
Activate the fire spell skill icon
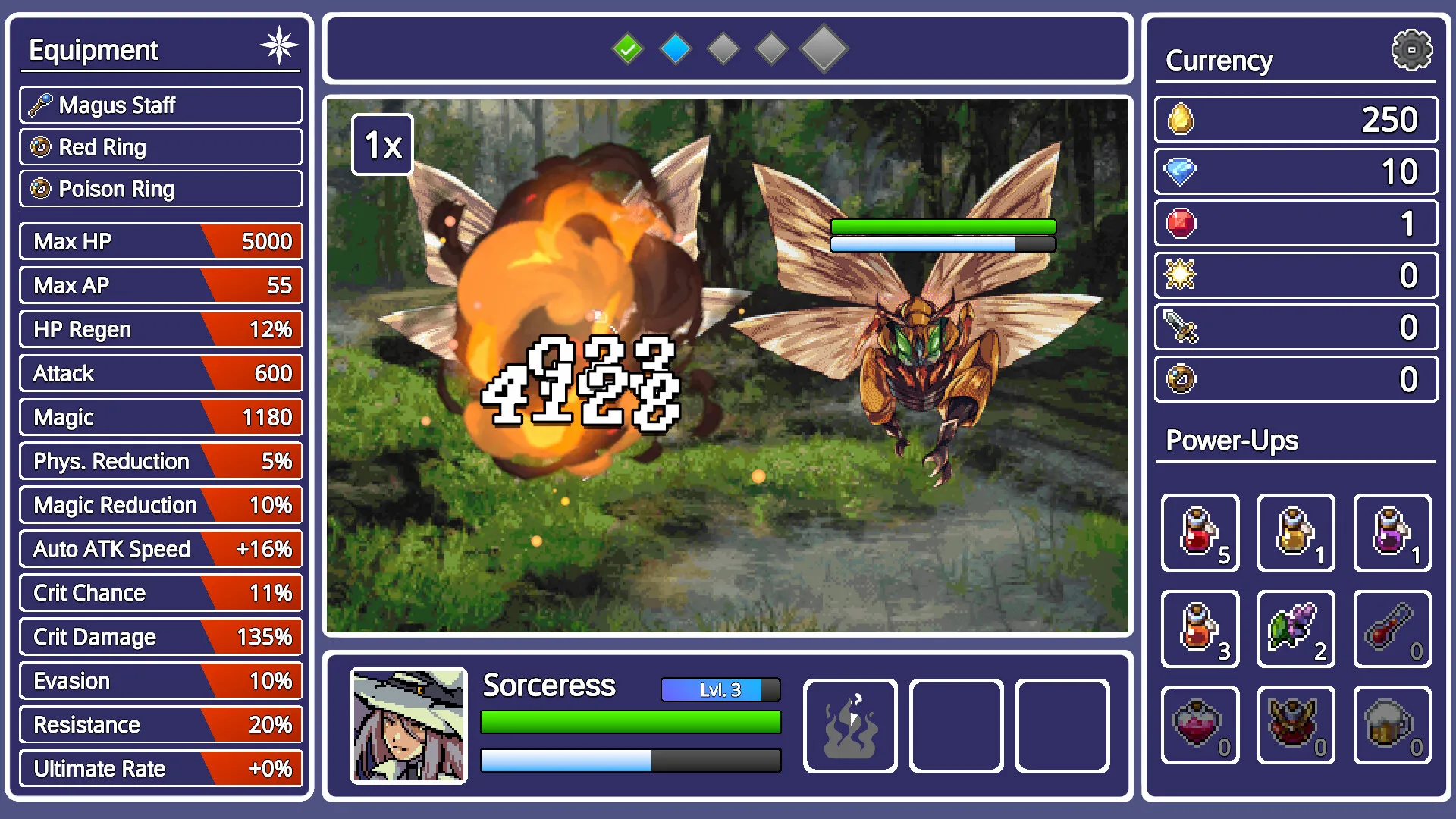point(850,726)
